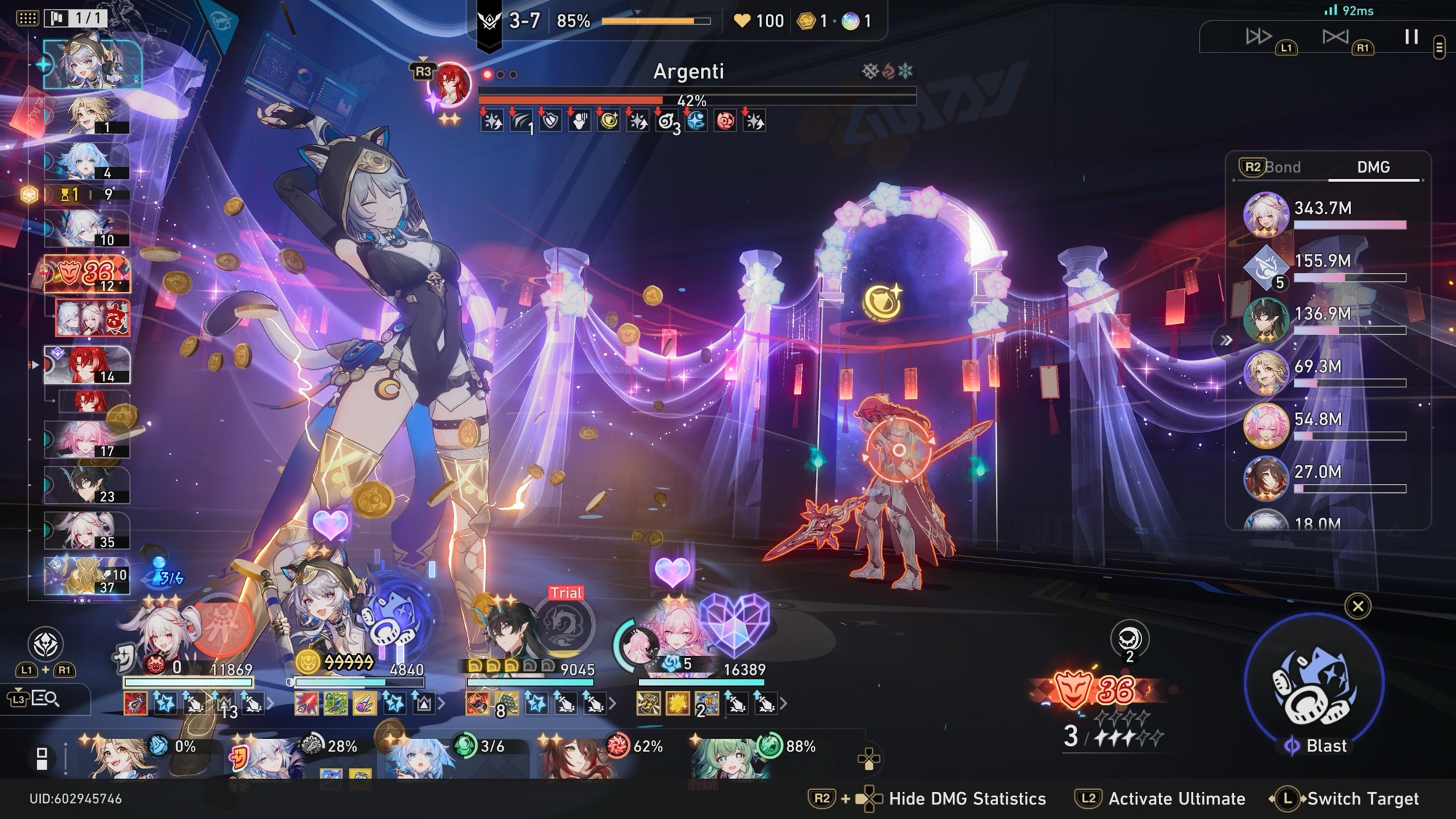Collapse the damage statistics panel arrow
Screen dimensions: 1456x819
point(1226,340)
